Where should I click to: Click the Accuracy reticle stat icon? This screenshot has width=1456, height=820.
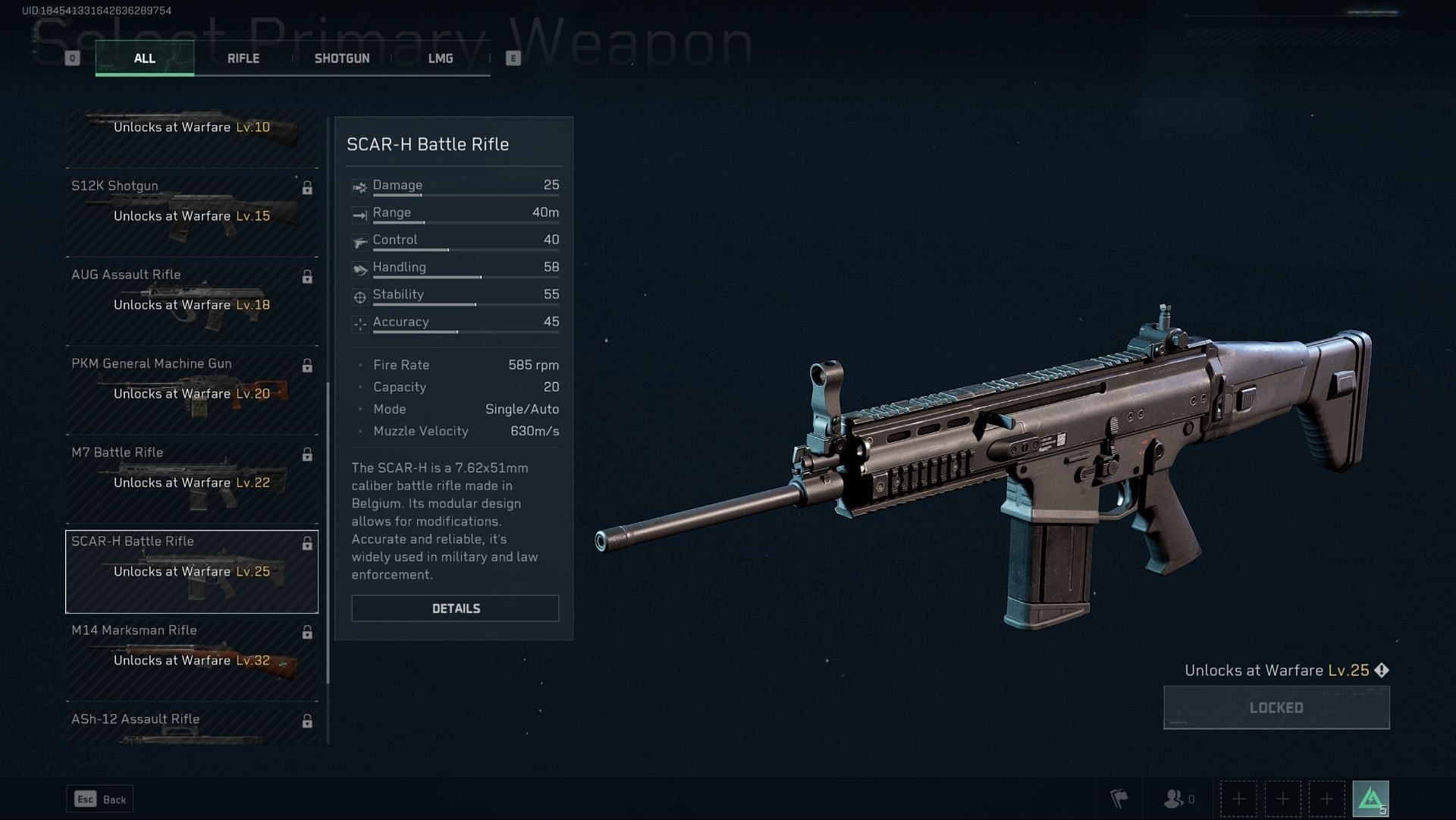(x=359, y=322)
